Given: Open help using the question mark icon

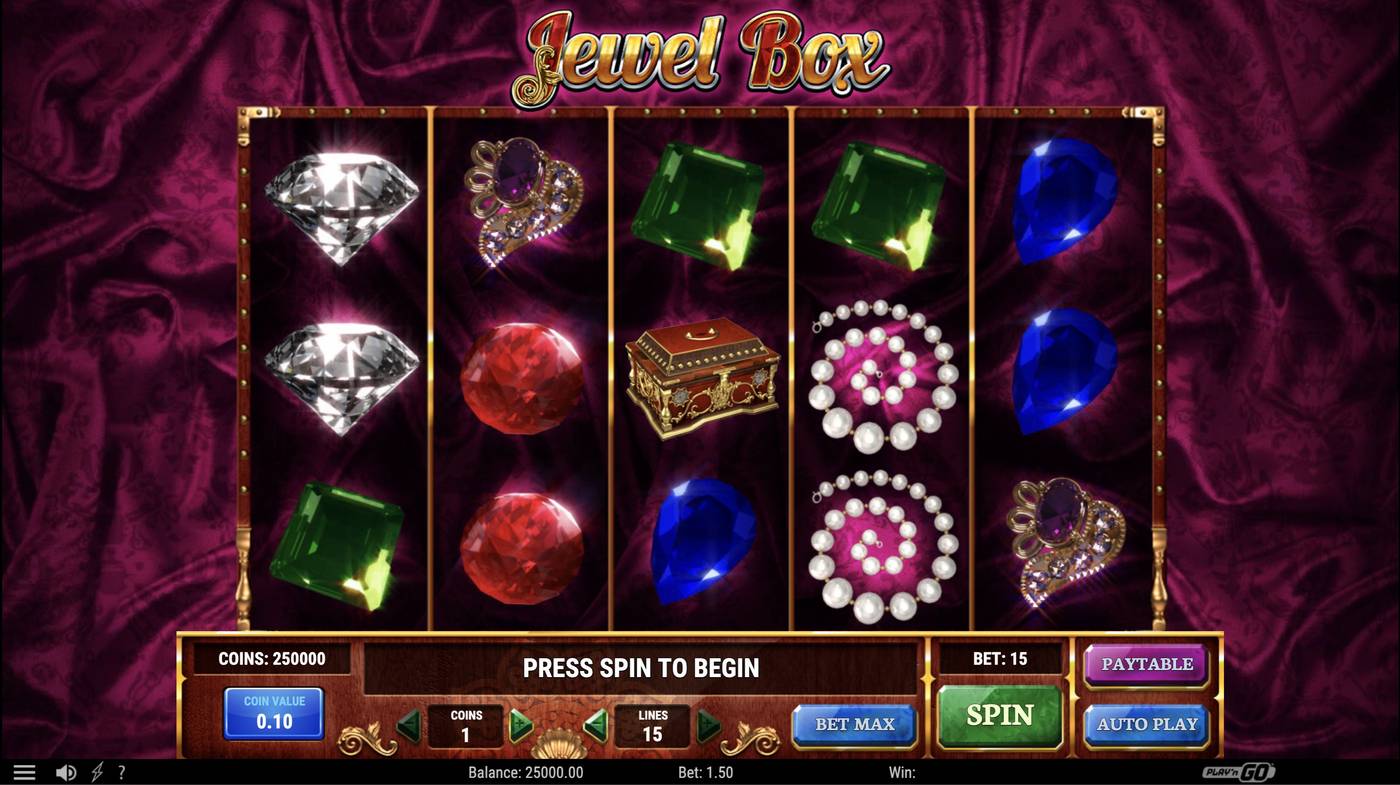Looking at the screenshot, I should (x=121, y=770).
